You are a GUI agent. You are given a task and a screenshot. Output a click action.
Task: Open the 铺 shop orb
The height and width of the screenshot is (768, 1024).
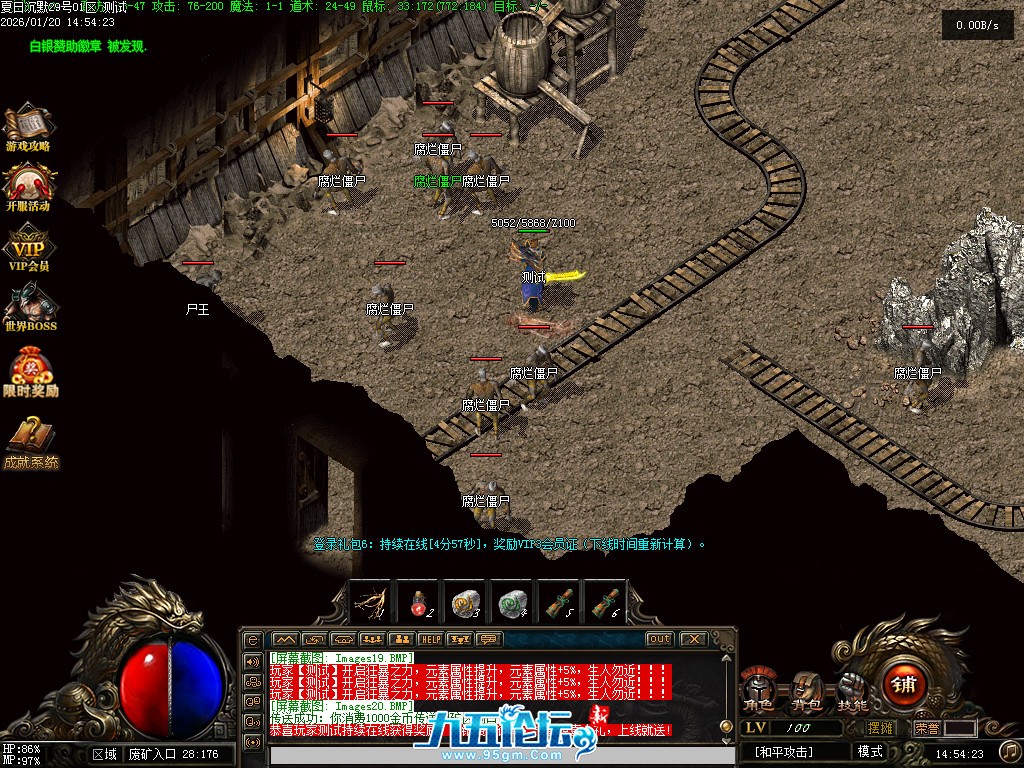pos(904,684)
